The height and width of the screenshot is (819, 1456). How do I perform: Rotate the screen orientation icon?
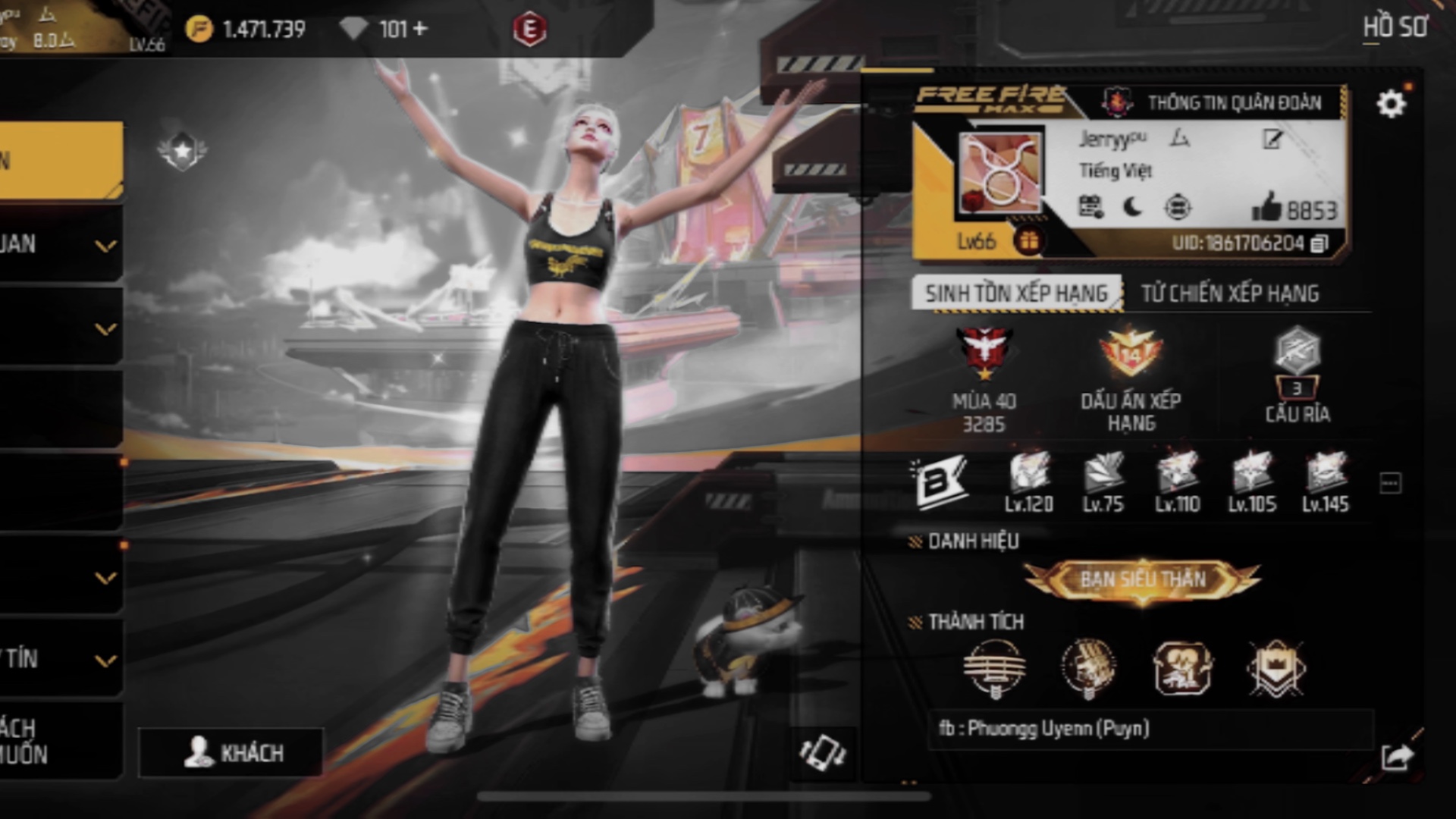click(823, 753)
